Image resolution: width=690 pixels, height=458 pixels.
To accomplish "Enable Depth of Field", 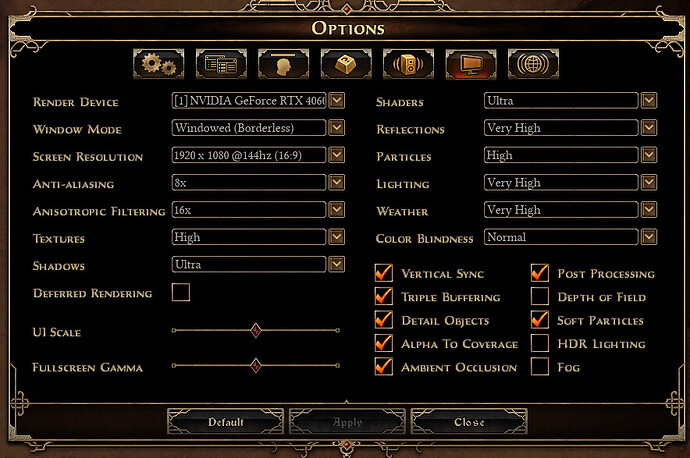I will 540,297.
